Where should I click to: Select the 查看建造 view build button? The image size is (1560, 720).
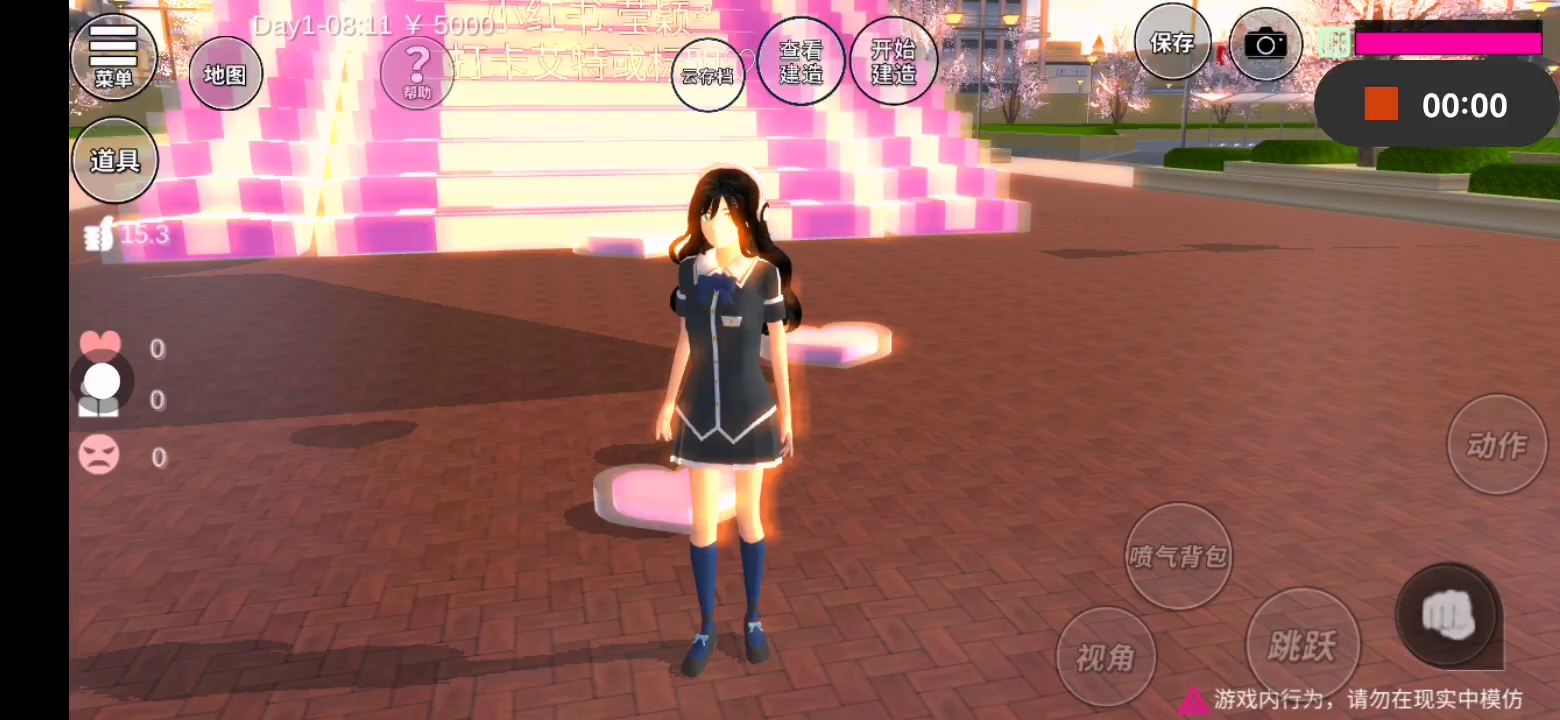(x=801, y=61)
